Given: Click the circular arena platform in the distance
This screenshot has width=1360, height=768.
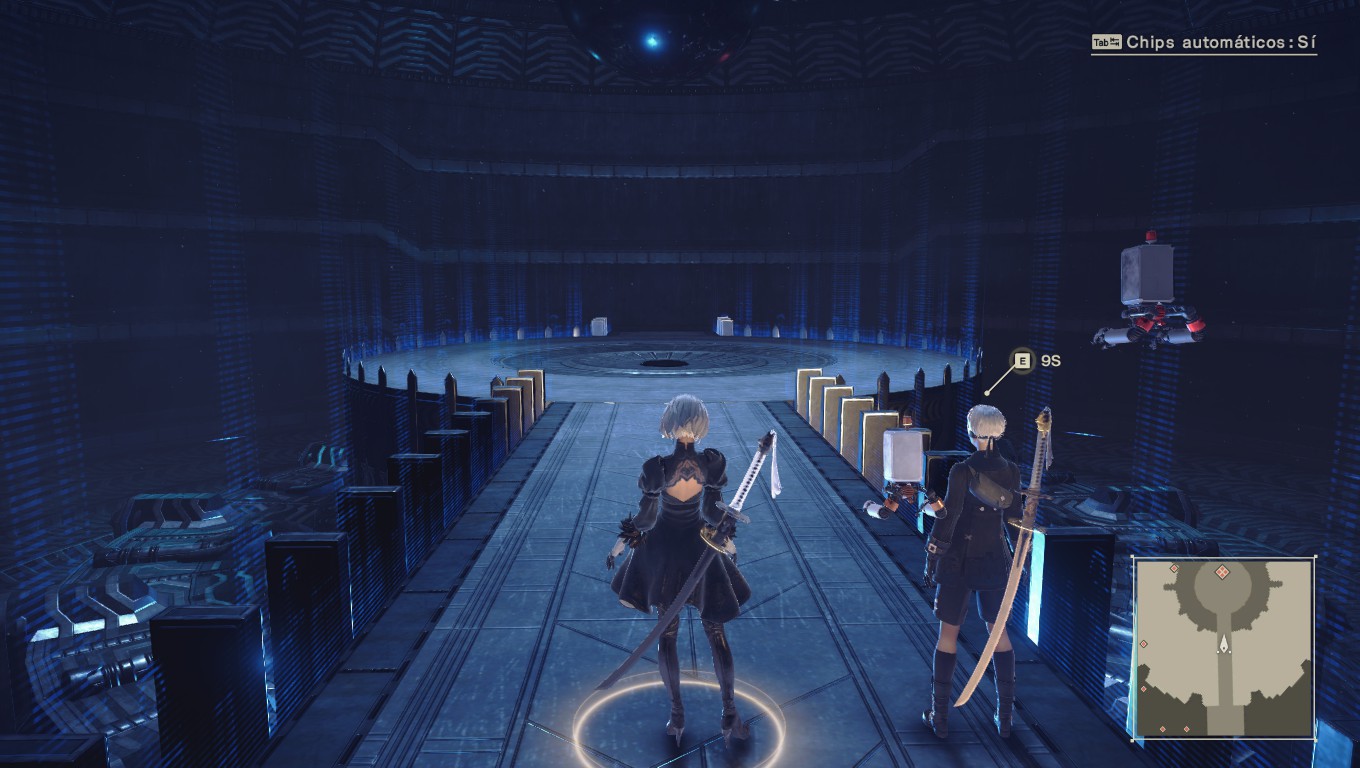Looking at the screenshot, I should pyautogui.click(x=660, y=360).
